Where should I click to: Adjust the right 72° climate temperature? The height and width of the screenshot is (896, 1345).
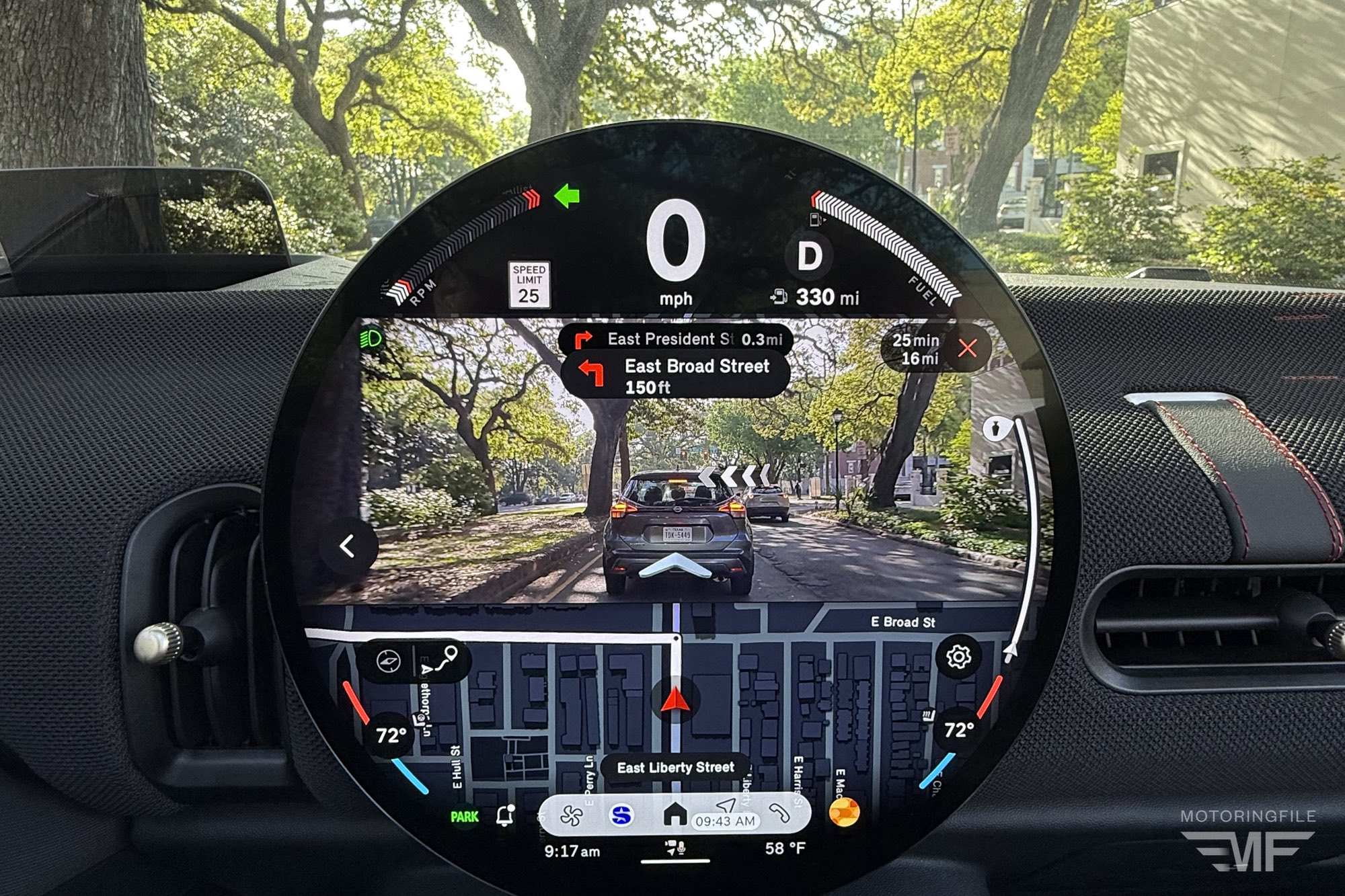(958, 730)
